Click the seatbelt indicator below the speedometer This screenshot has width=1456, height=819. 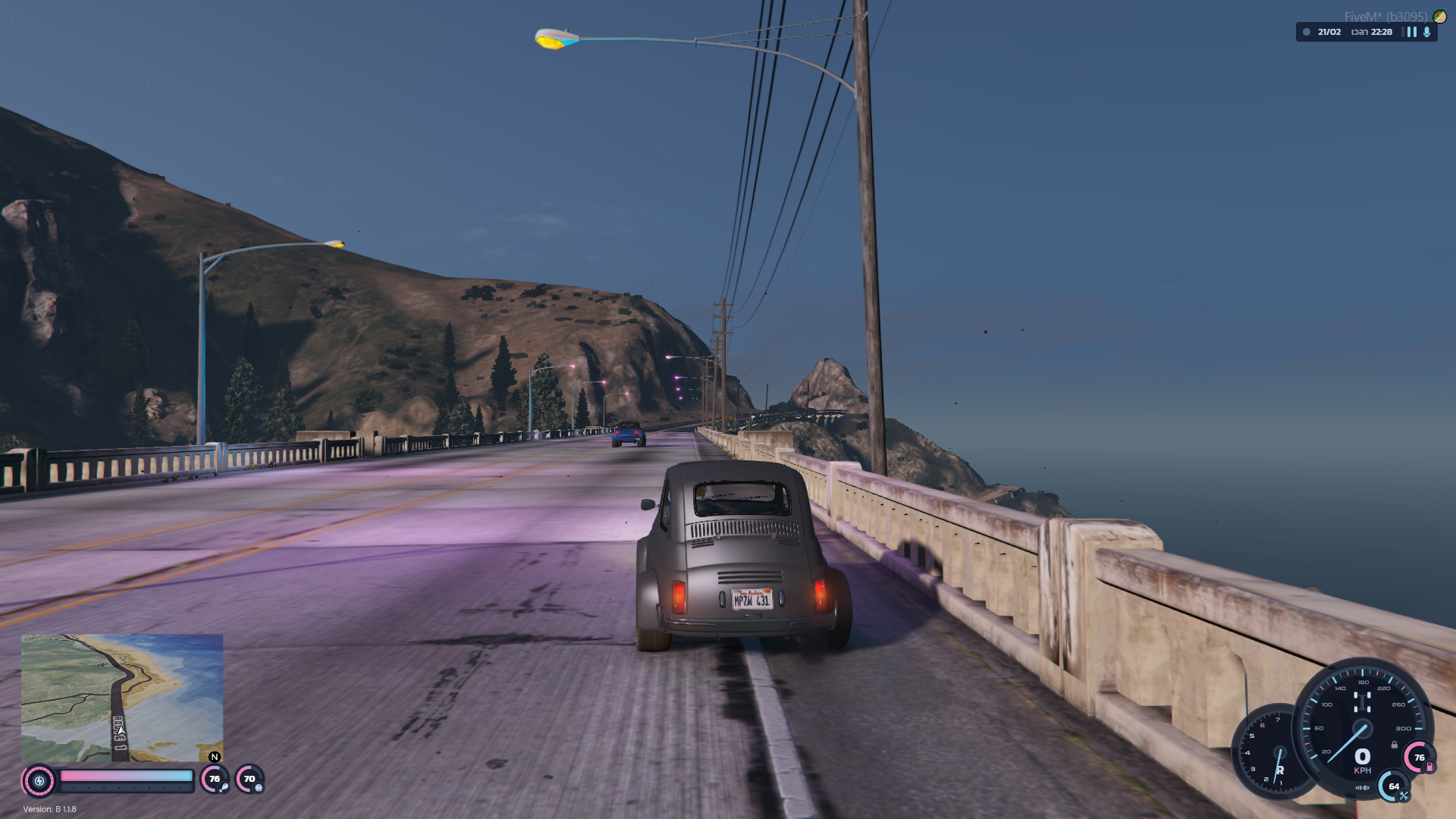[x=1362, y=788]
